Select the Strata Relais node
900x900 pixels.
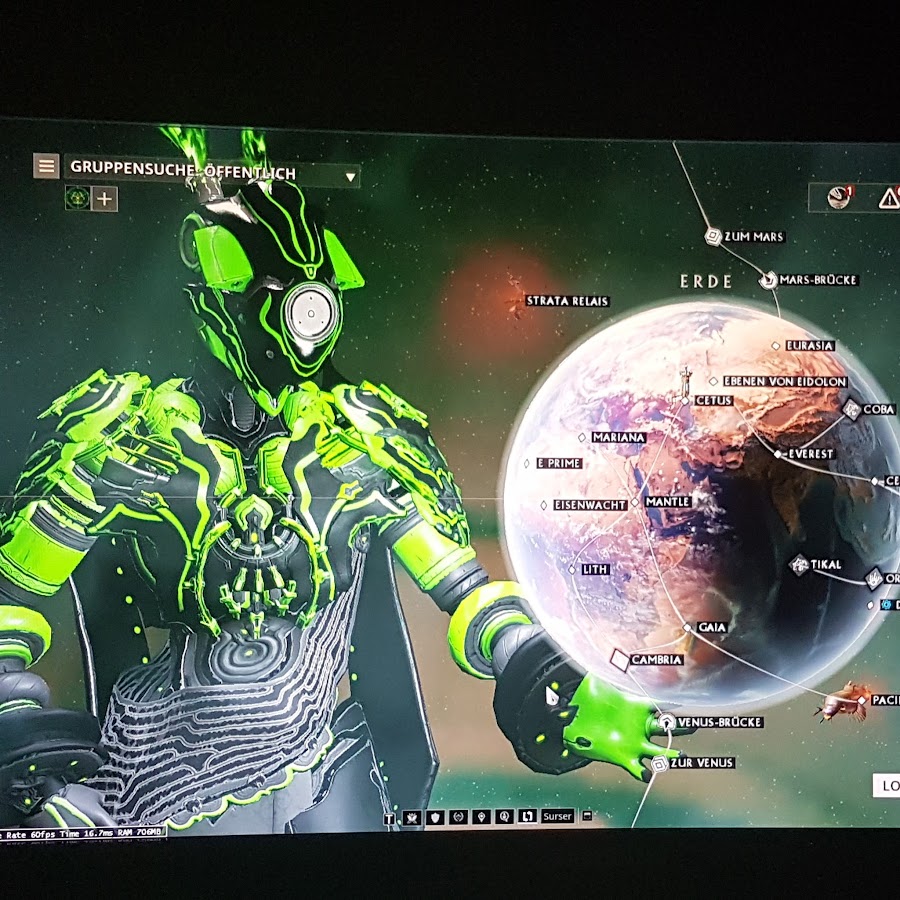[566, 300]
